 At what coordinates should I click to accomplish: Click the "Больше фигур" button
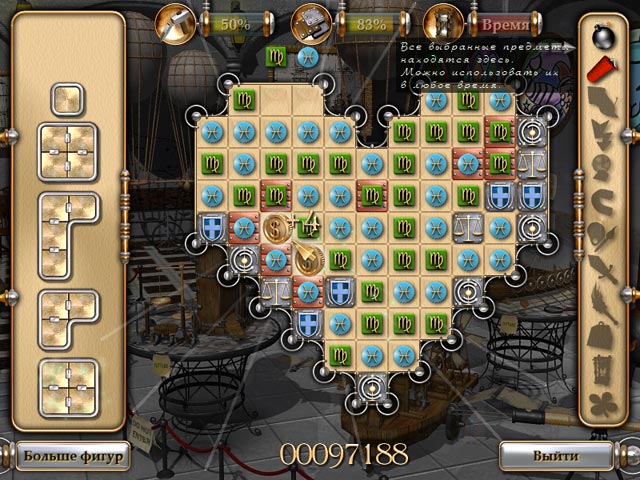(x=73, y=457)
